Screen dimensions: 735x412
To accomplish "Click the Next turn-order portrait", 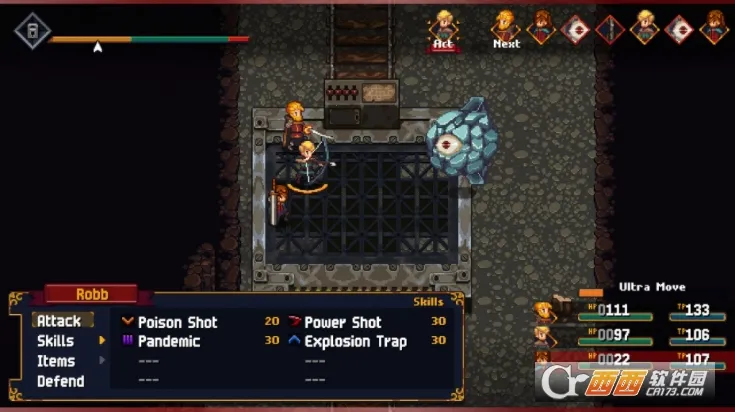I will [x=507, y=26].
